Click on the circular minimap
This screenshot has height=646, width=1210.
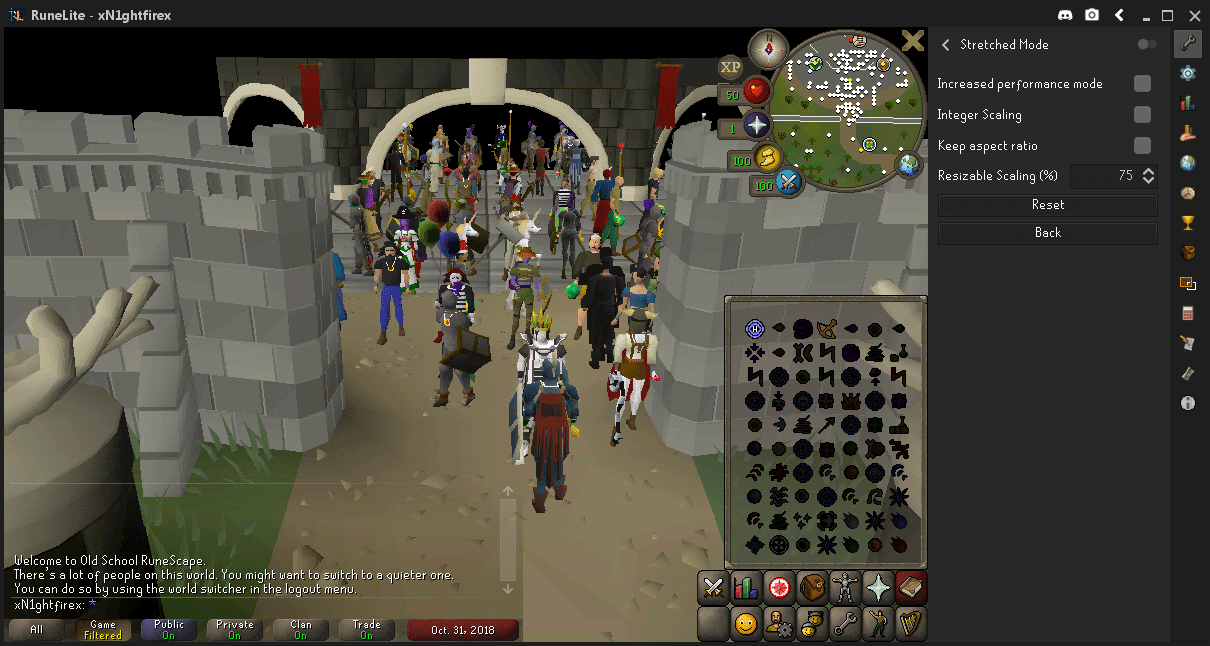[x=855, y=108]
